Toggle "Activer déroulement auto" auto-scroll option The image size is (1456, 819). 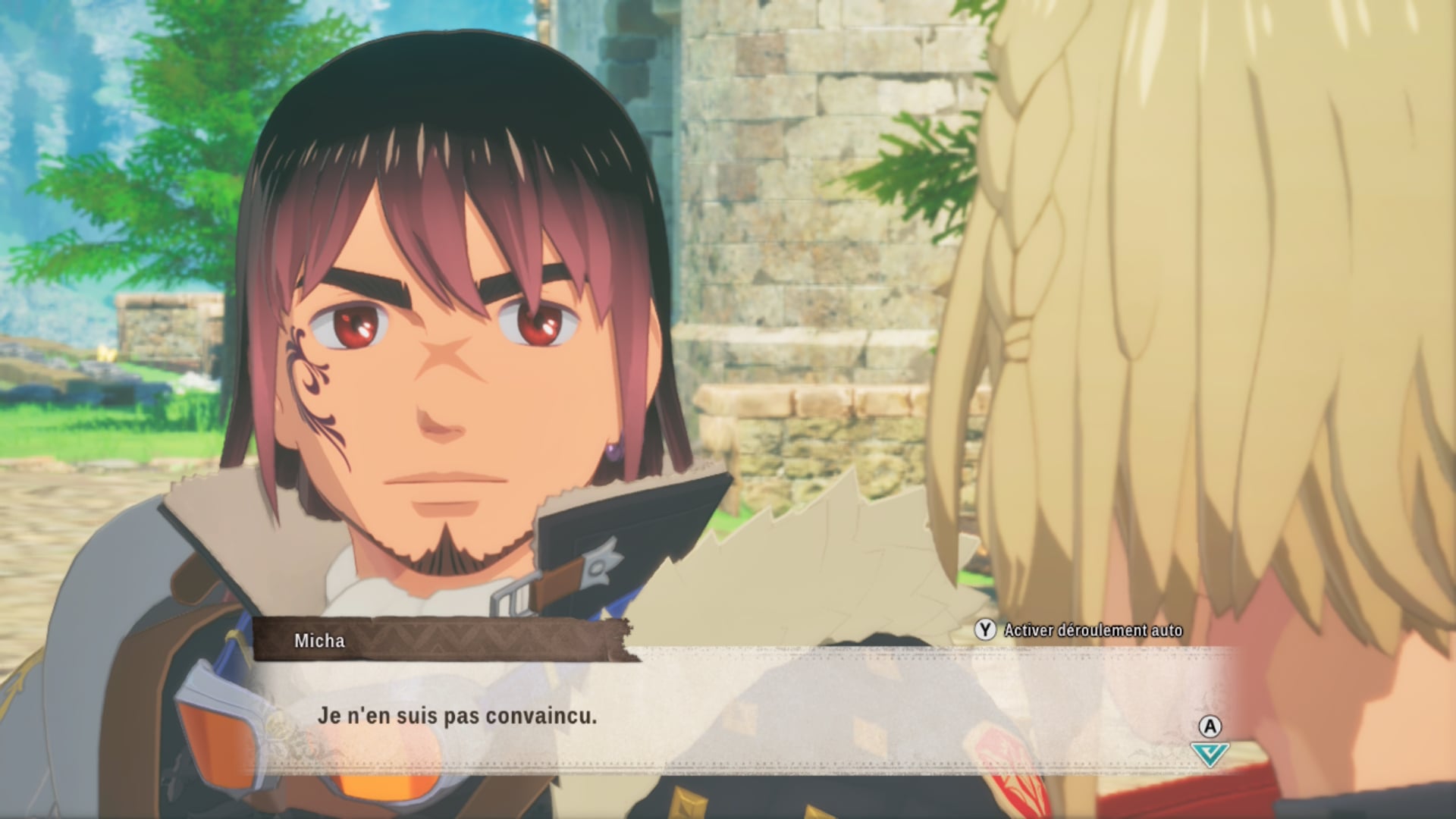(1079, 630)
